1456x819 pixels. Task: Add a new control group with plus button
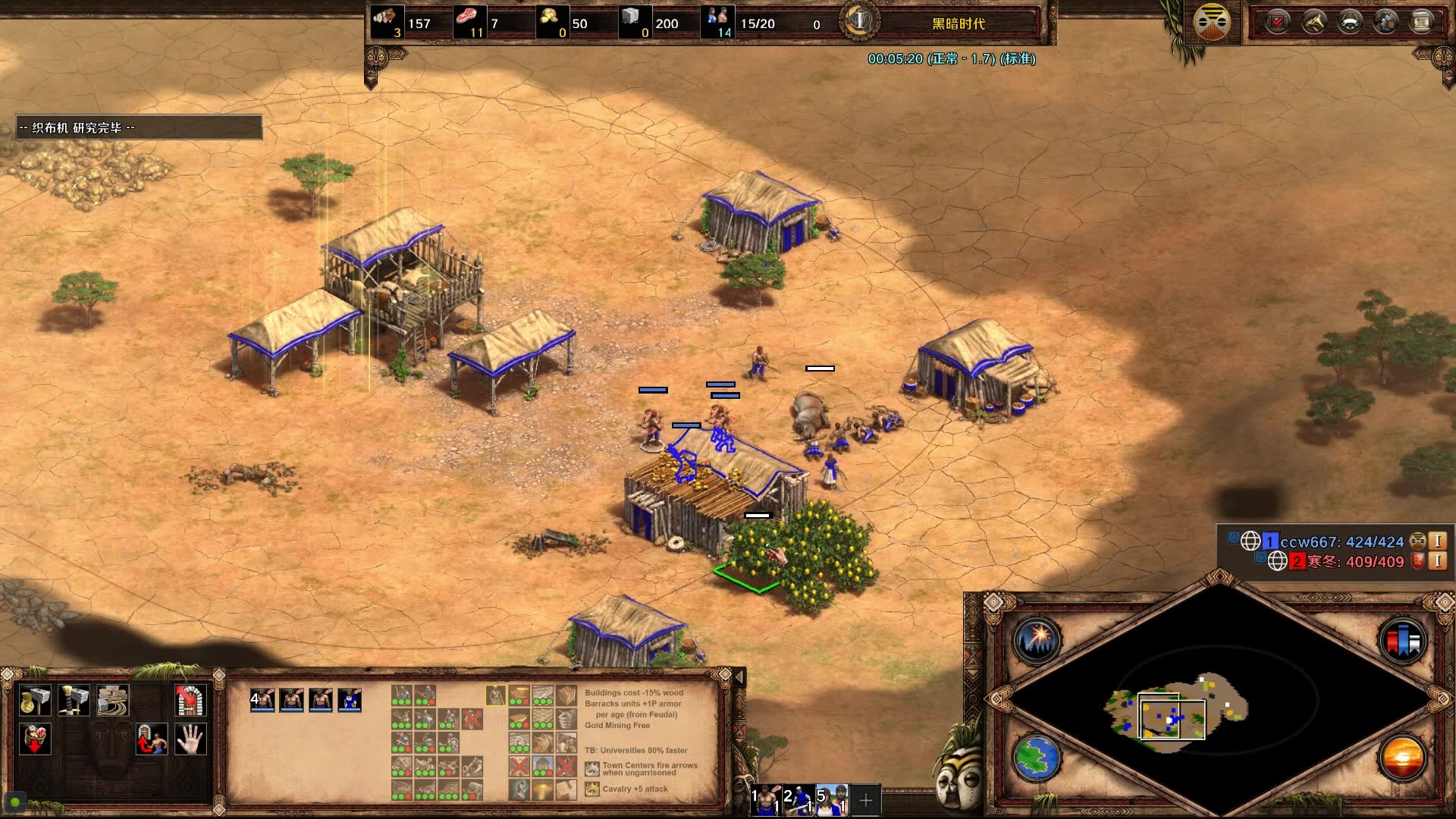(865, 800)
